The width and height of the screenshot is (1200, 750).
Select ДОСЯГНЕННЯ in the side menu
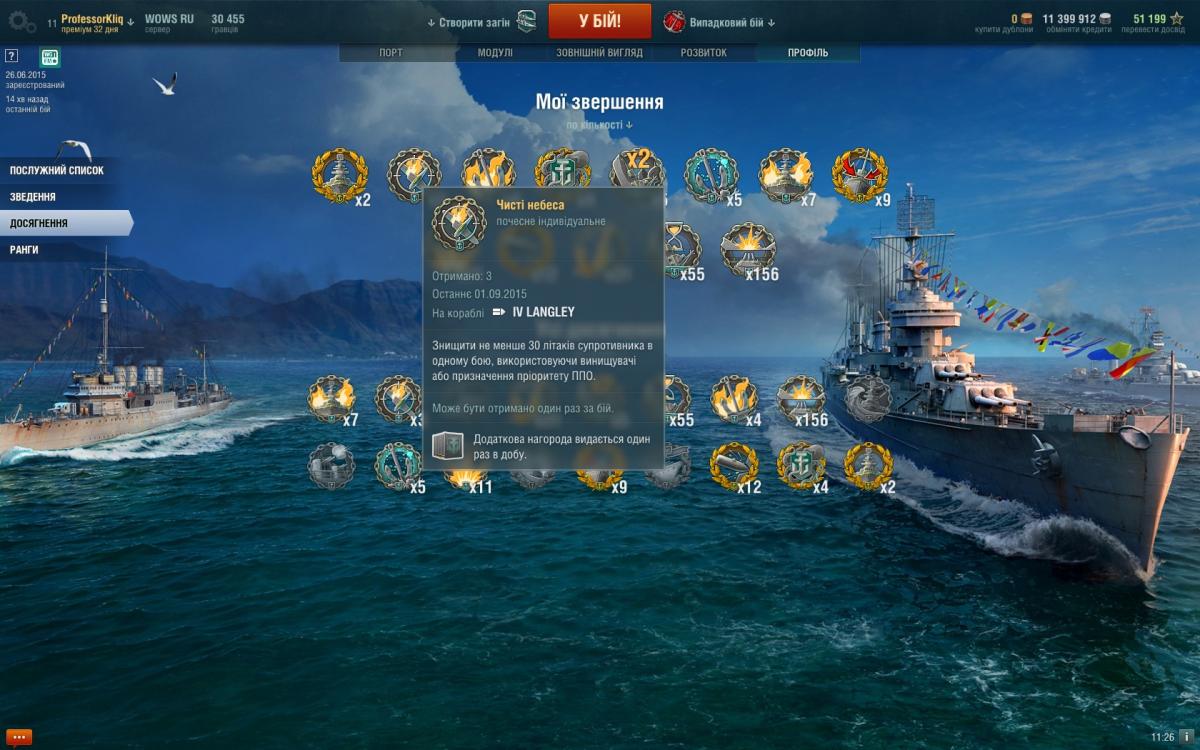[40, 223]
